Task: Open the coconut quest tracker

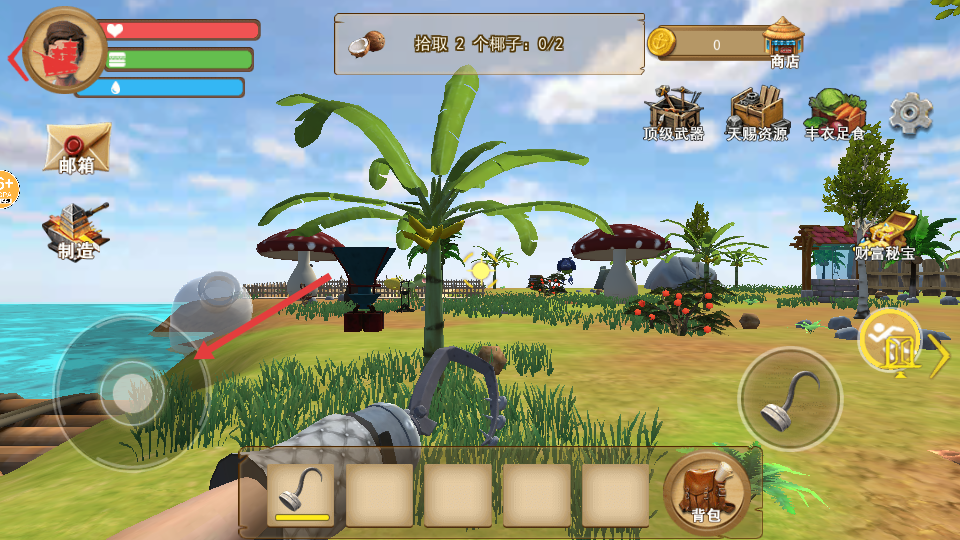Action: pos(488,44)
